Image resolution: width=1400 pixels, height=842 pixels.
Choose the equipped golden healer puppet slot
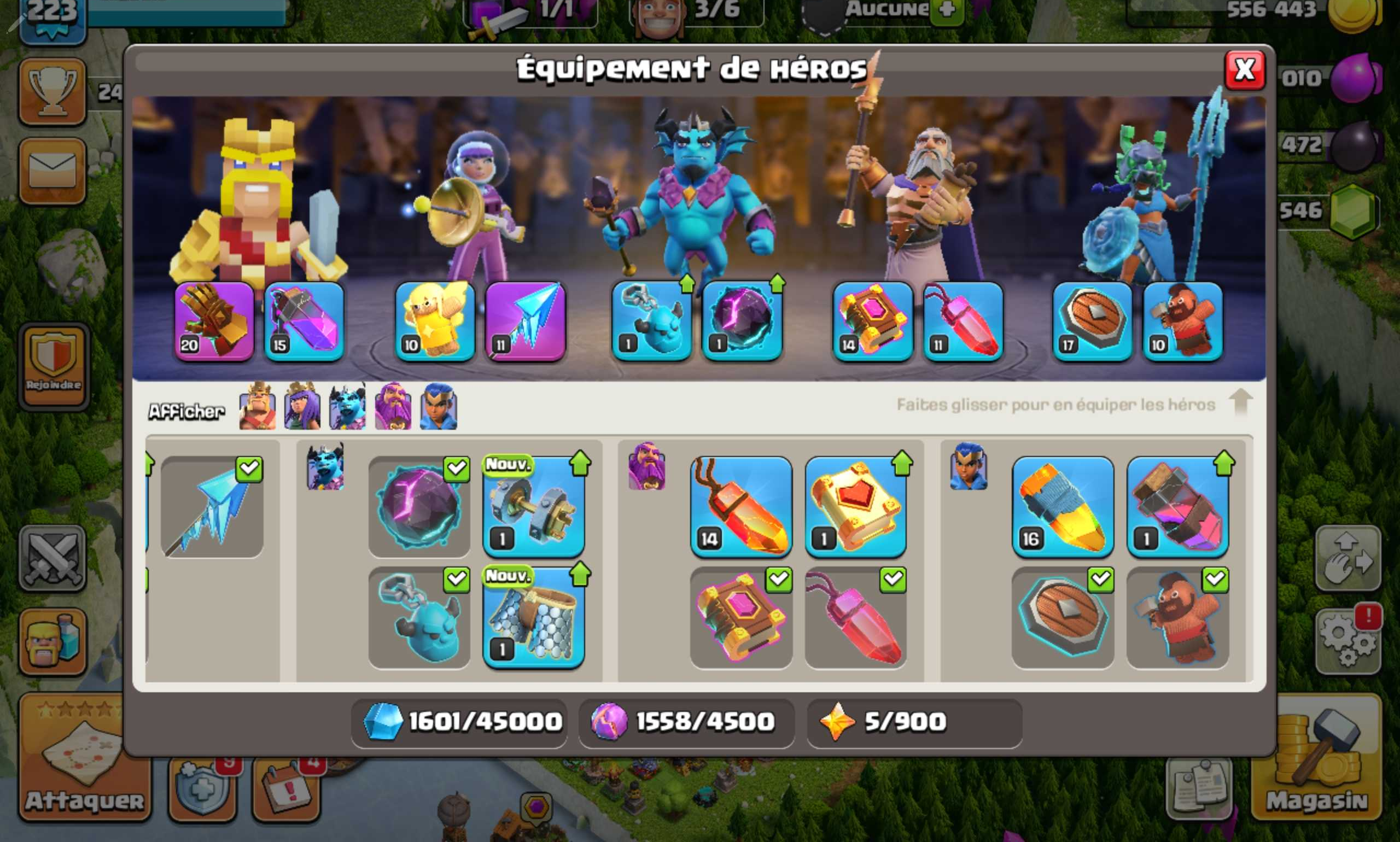435,321
